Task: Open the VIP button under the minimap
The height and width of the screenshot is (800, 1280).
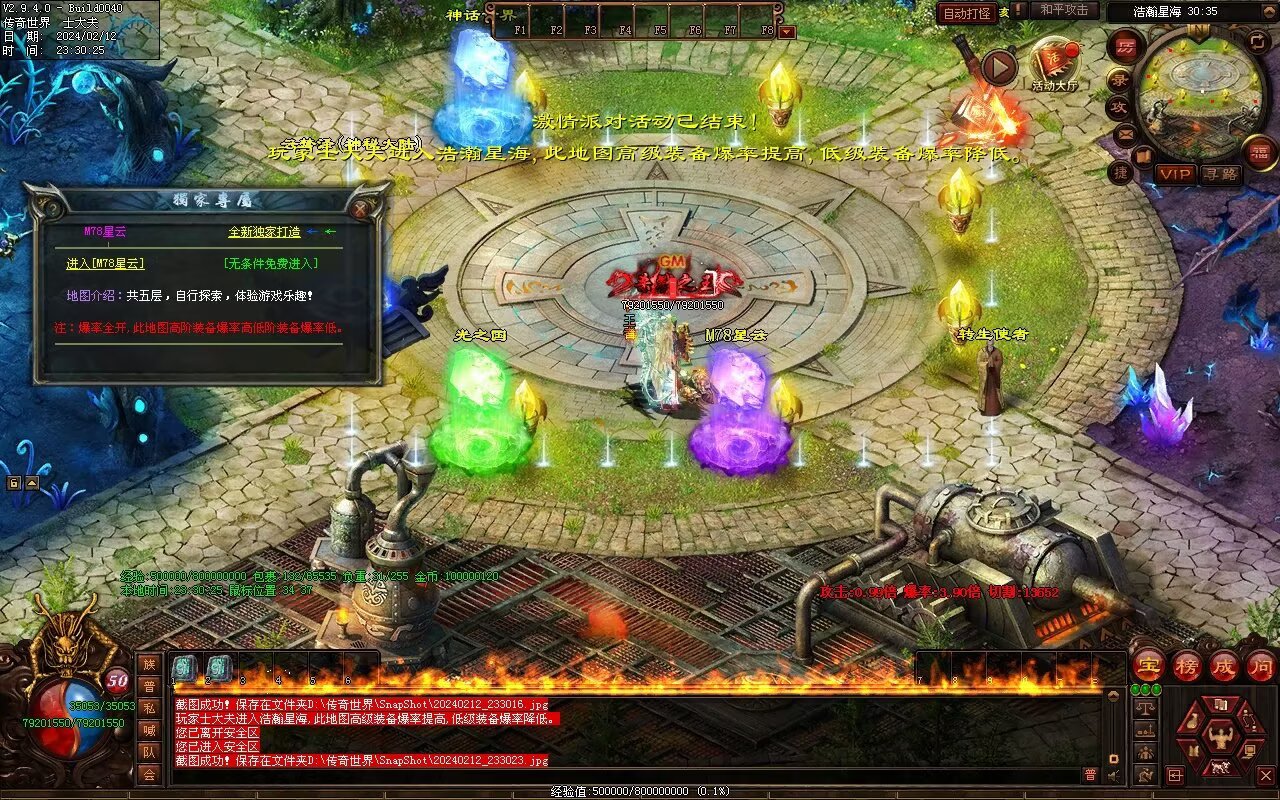Action: pos(1176,174)
